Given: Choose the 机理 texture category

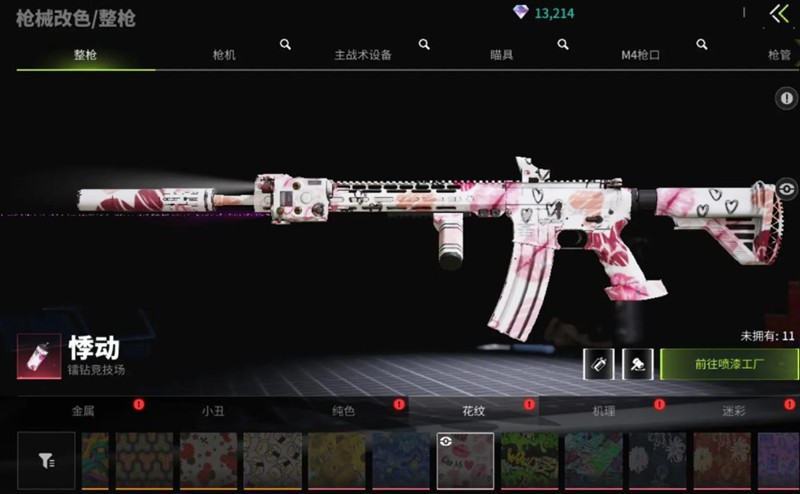Looking at the screenshot, I should [x=604, y=410].
